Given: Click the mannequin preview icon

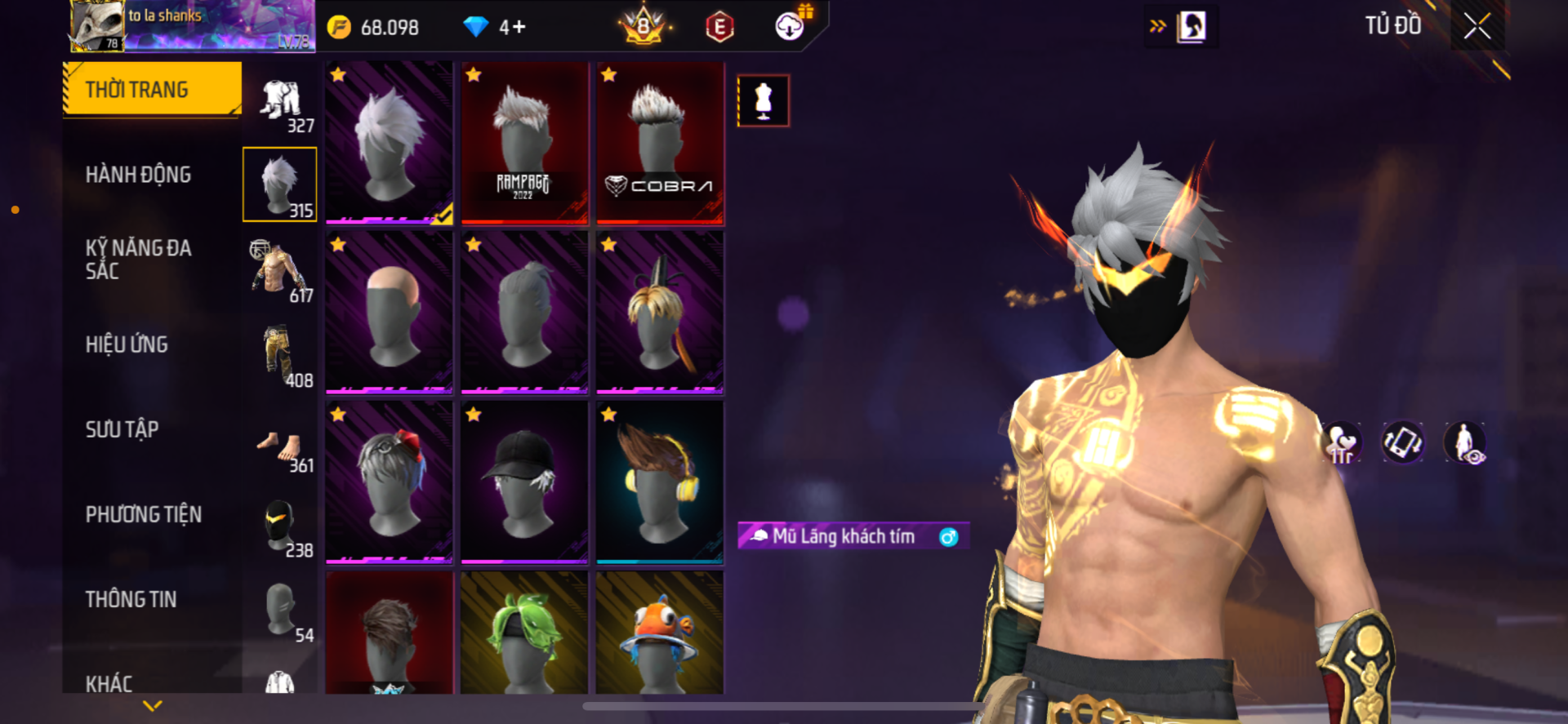Looking at the screenshot, I should [763, 101].
